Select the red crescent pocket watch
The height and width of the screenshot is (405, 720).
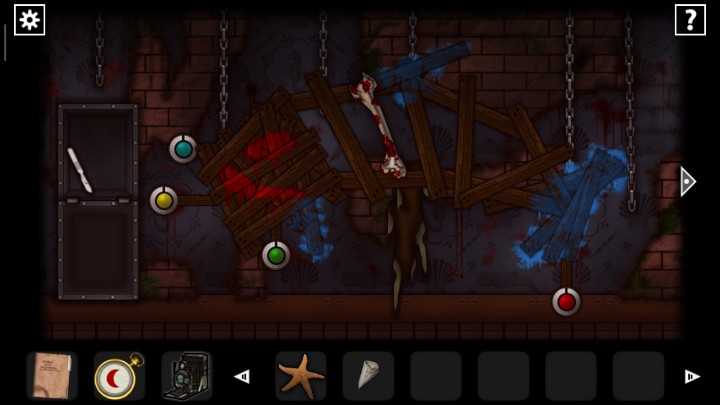(x=118, y=376)
